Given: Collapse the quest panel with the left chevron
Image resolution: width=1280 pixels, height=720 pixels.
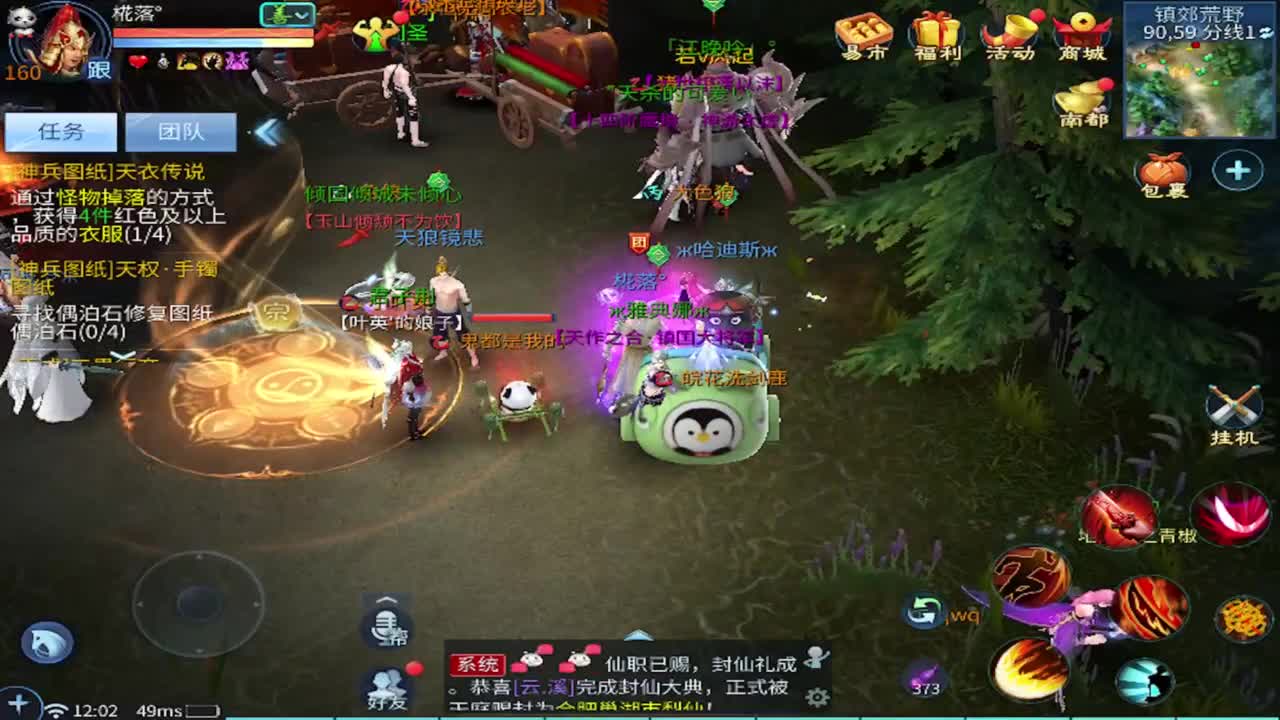Looking at the screenshot, I should [265, 130].
